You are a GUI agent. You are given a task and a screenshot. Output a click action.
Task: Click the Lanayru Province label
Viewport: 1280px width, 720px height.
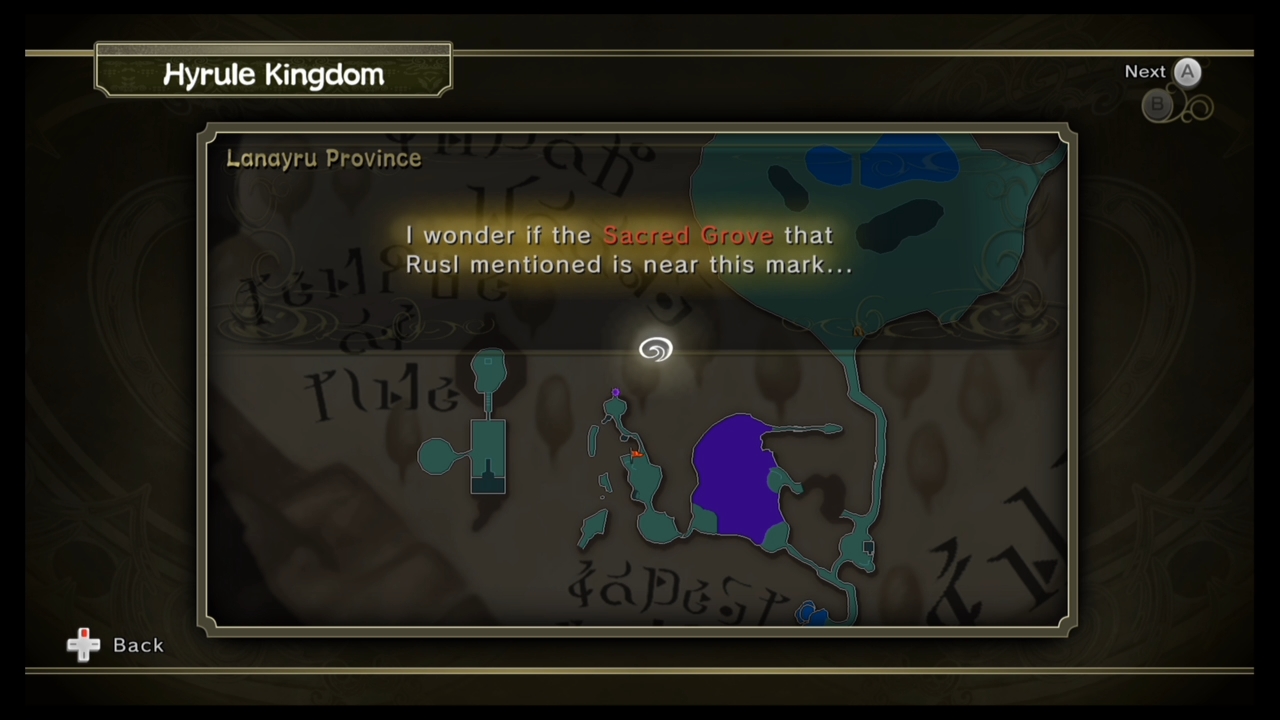click(x=323, y=158)
